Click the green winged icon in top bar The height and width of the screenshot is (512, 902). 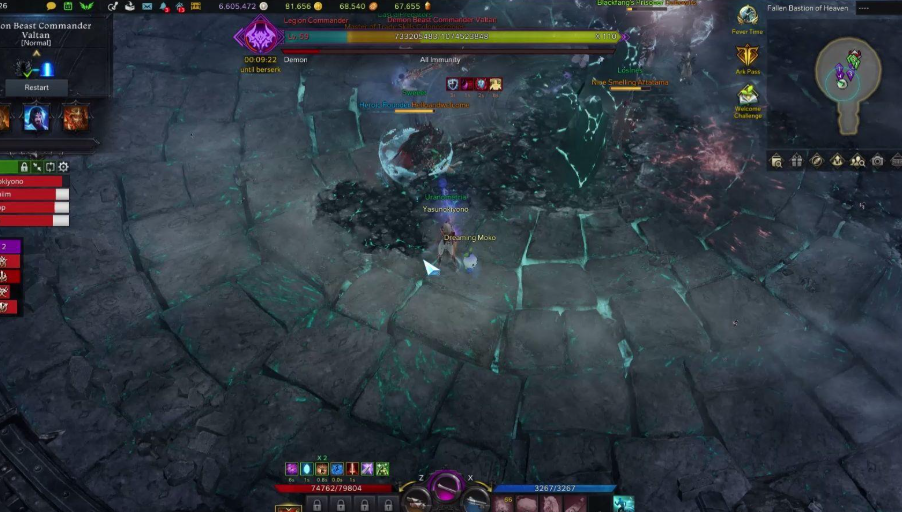pyautogui.click(x=86, y=7)
